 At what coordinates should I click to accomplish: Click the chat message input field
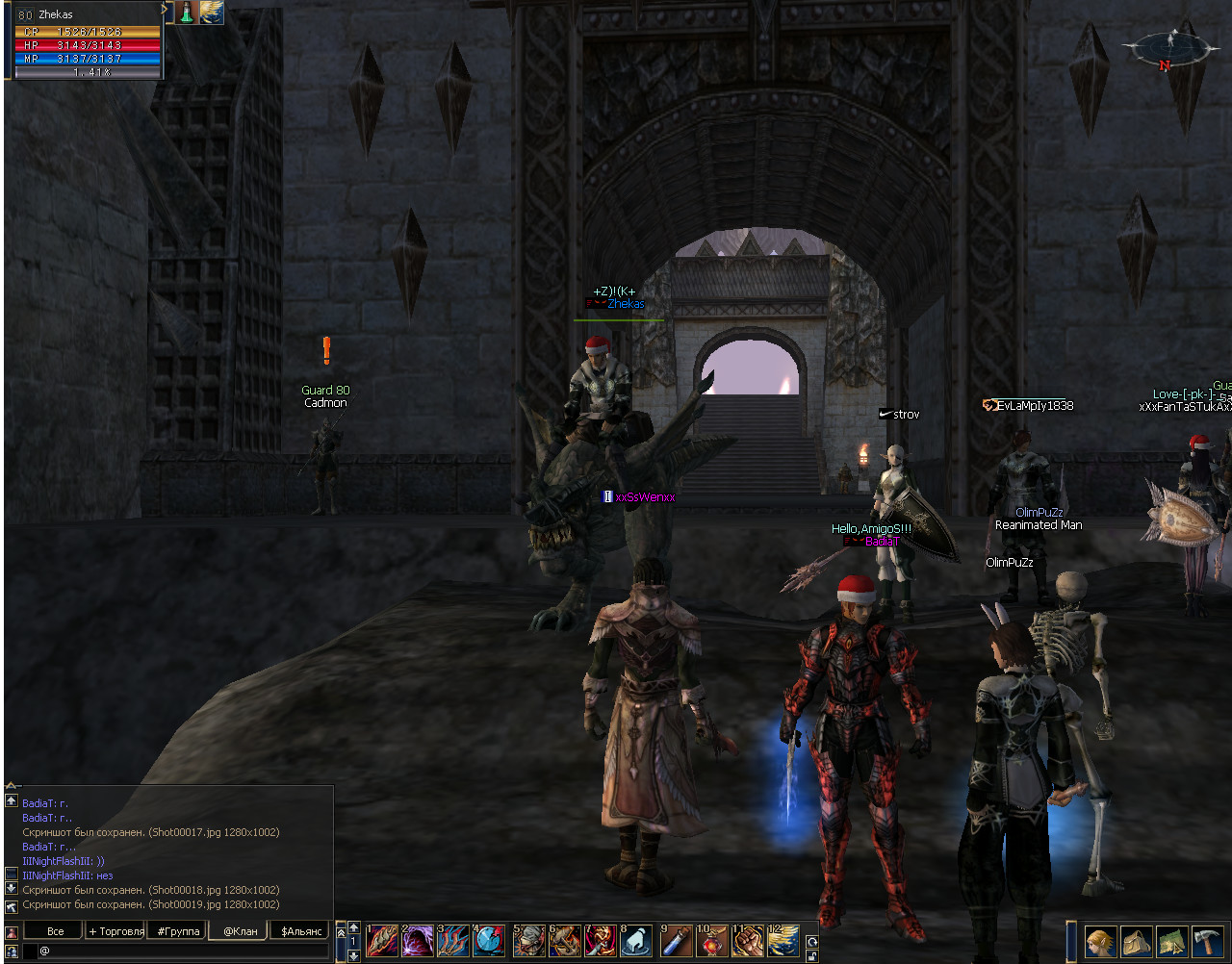pos(183,951)
